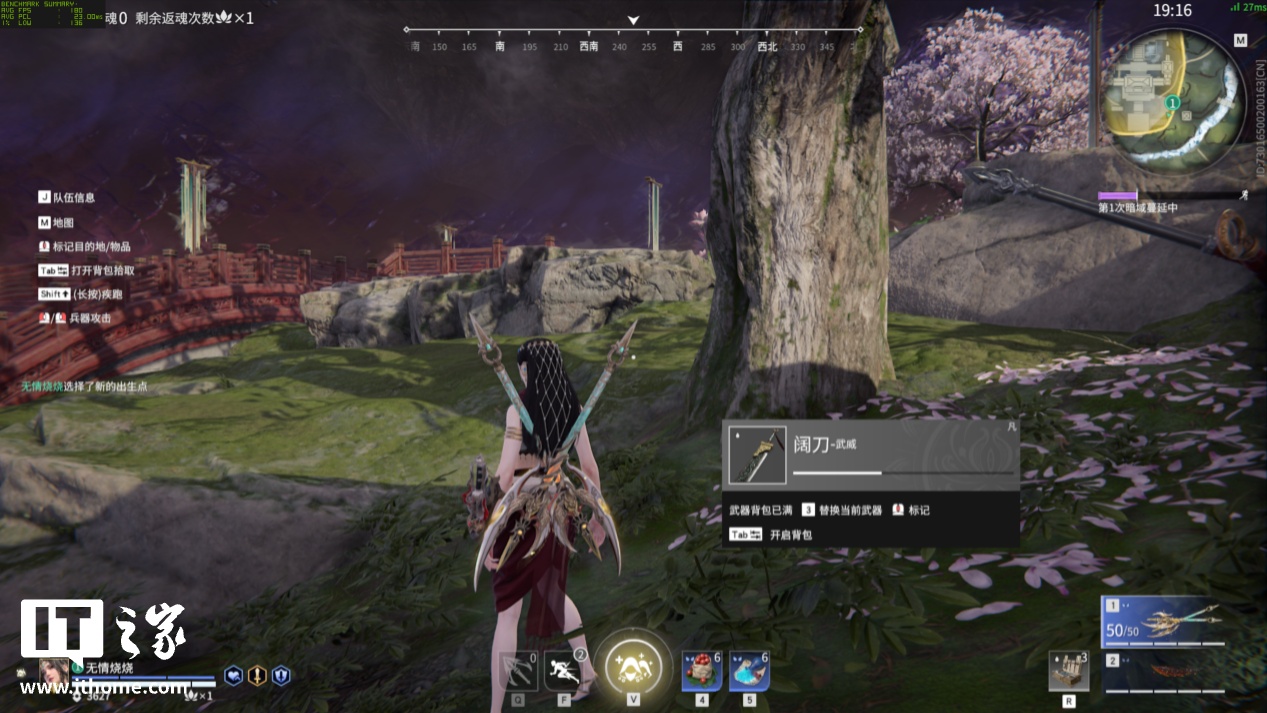Use the blue armor repair powder item
Screen dimensions: 1267x713
749,670
